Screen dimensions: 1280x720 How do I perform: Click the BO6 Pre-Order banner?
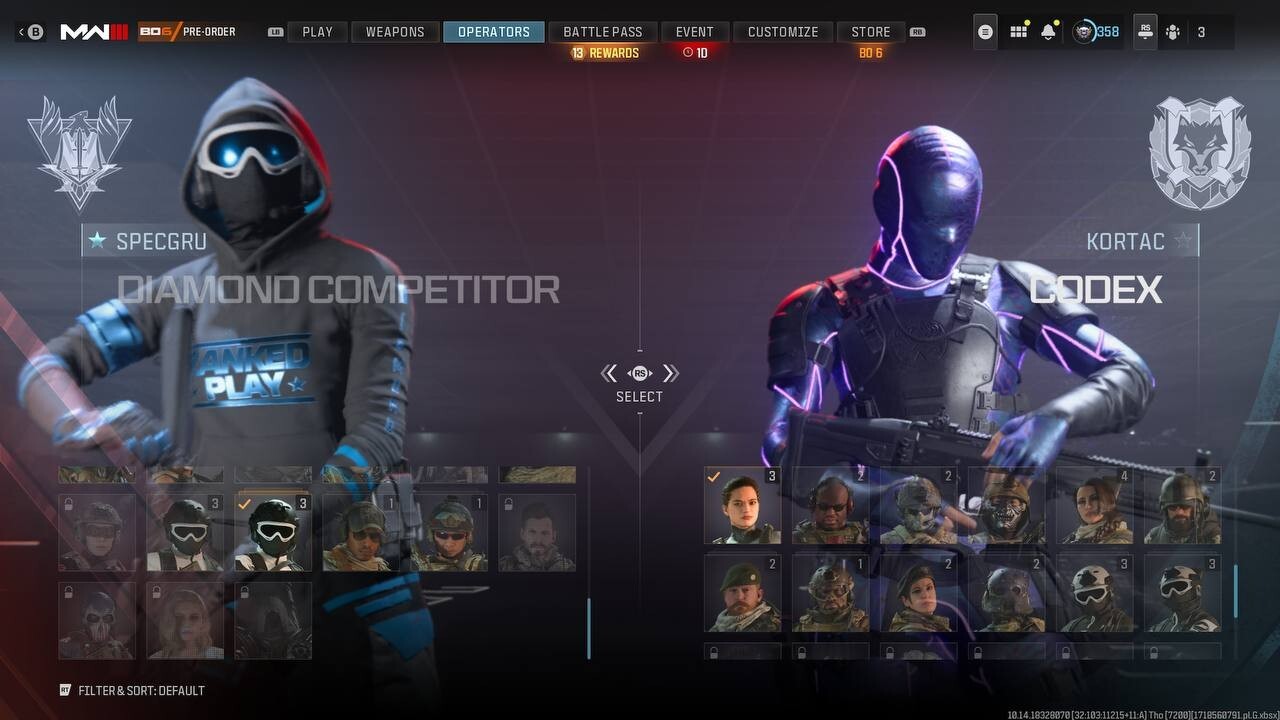pos(187,32)
